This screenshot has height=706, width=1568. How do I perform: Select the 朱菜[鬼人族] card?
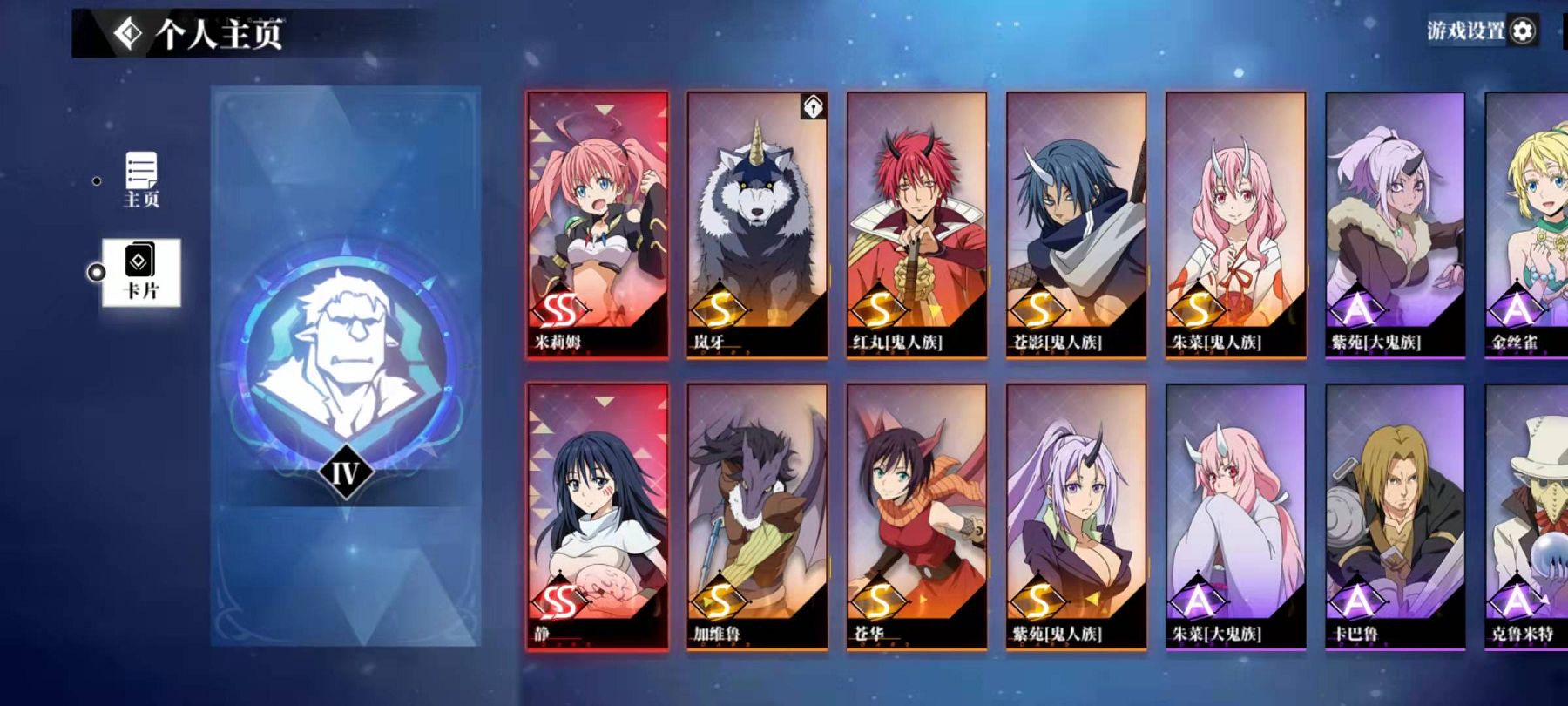[1235, 224]
